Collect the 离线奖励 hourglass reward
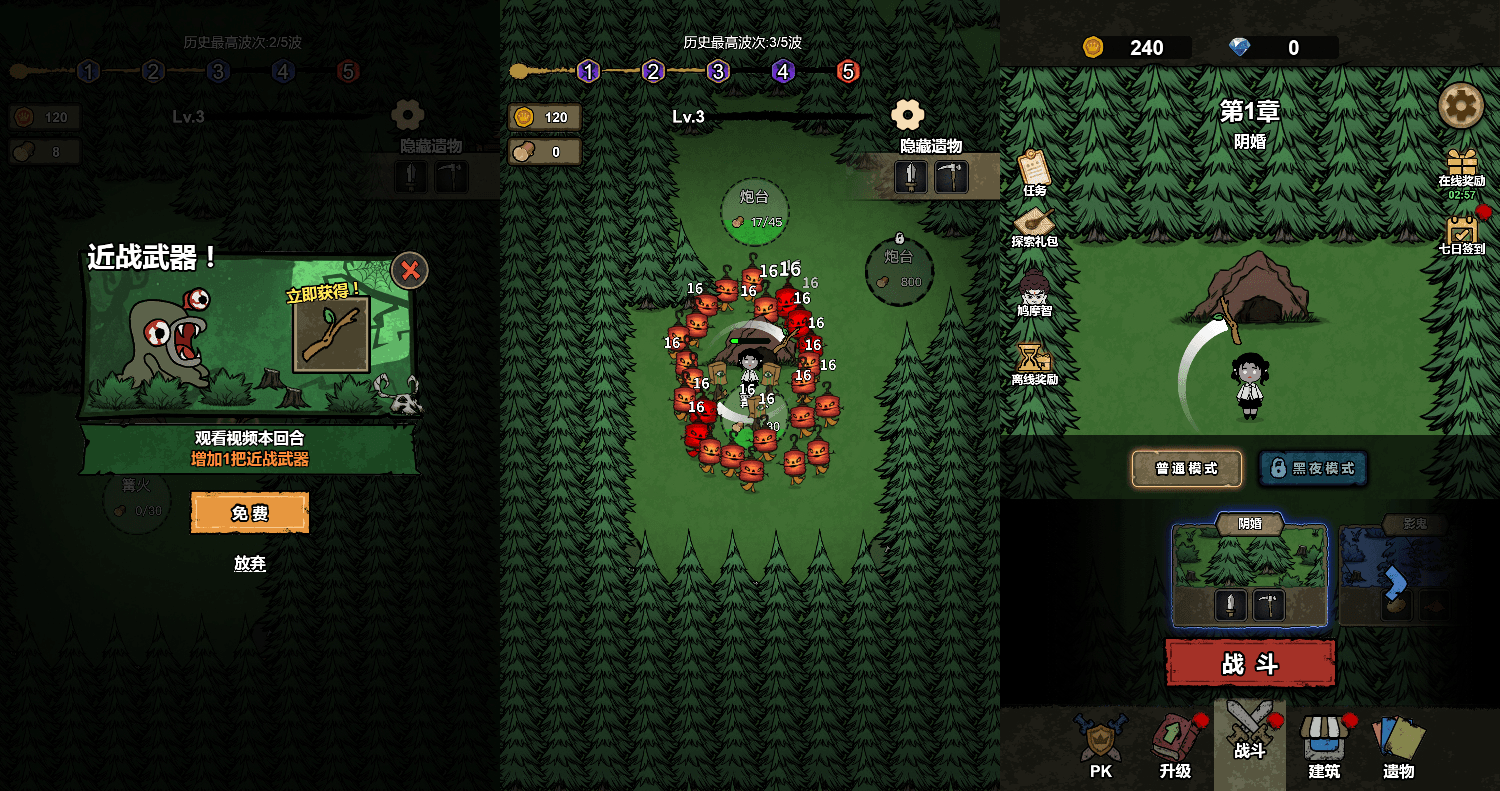Viewport: 1500px width, 791px height. (1034, 363)
